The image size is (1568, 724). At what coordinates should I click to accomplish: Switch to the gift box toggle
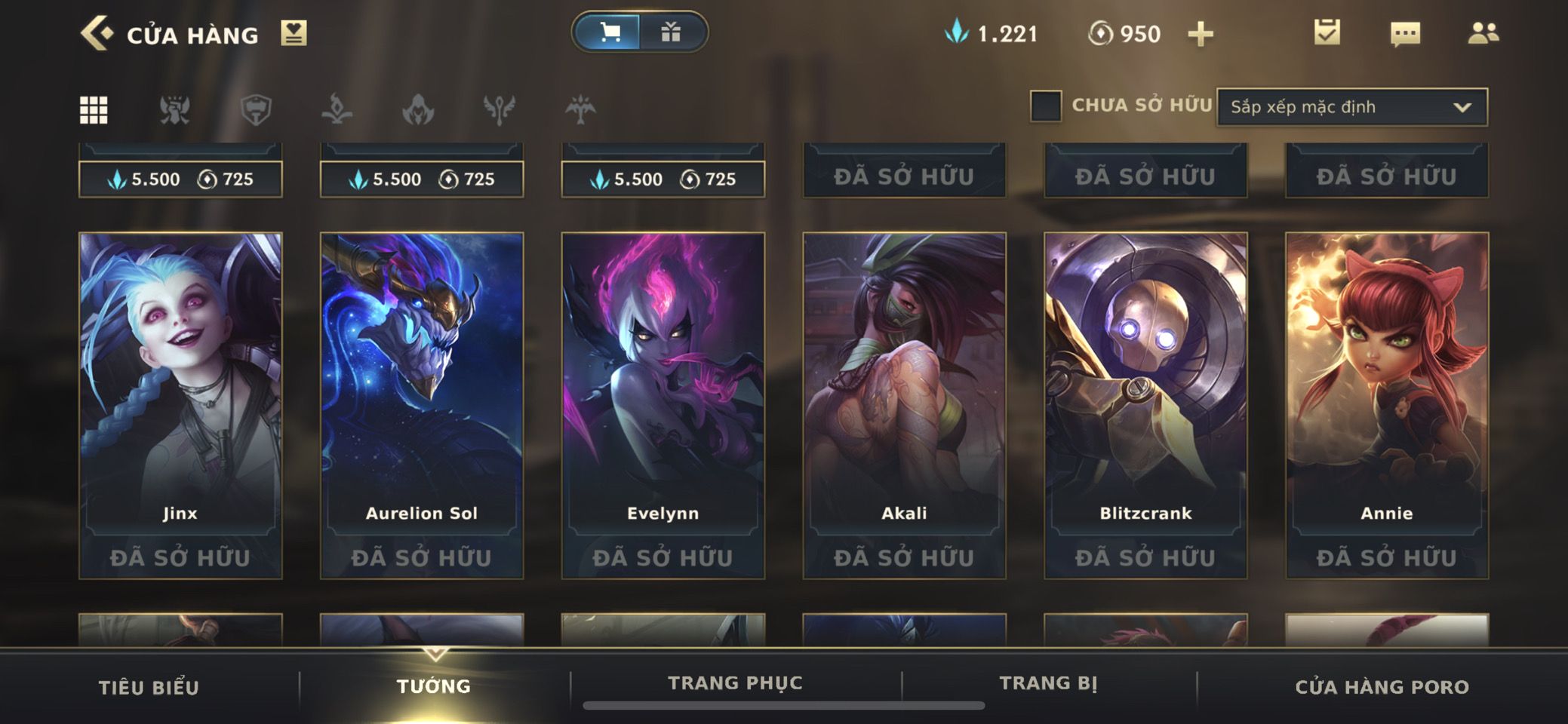click(x=671, y=32)
